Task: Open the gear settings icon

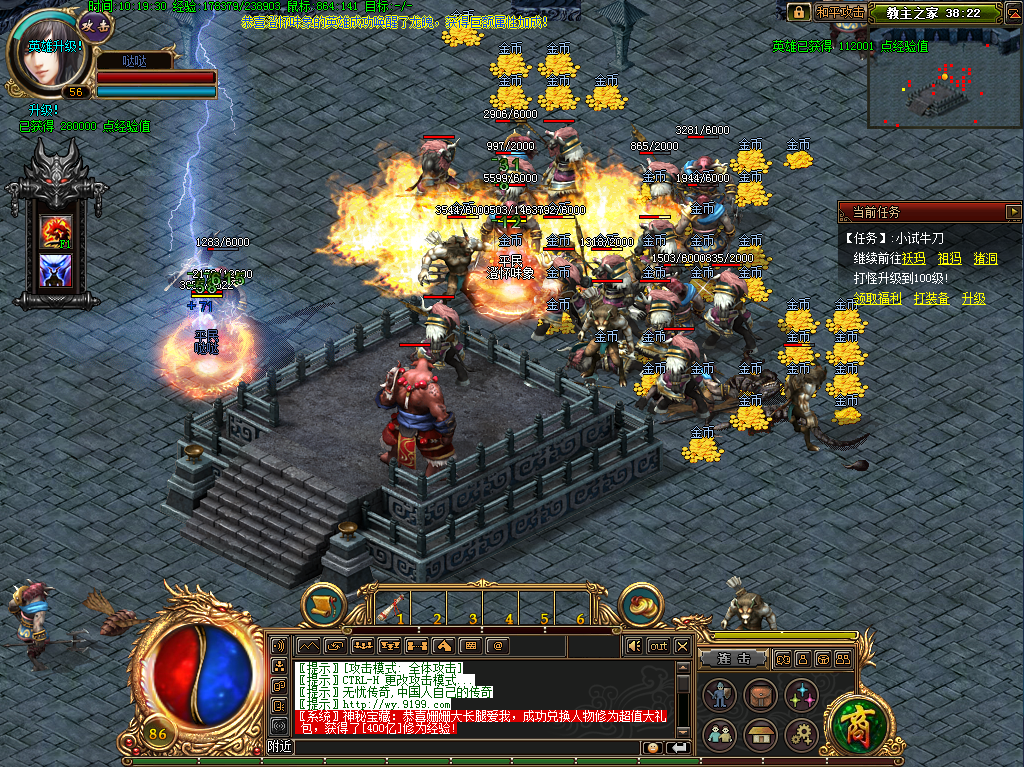Action: (x=801, y=735)
